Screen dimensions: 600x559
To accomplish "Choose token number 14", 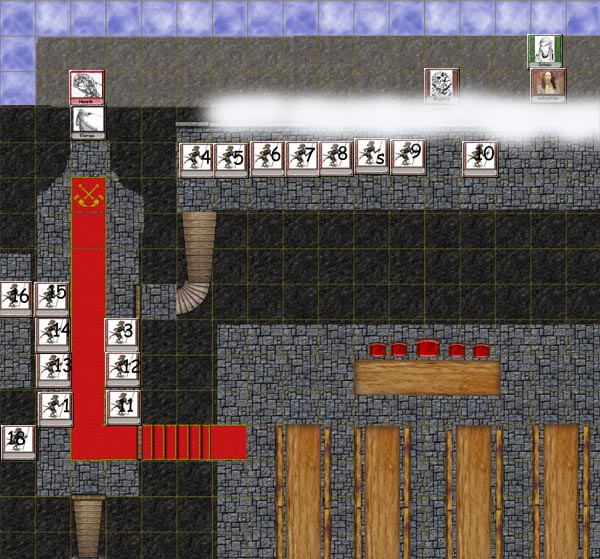I will point(54,333).
